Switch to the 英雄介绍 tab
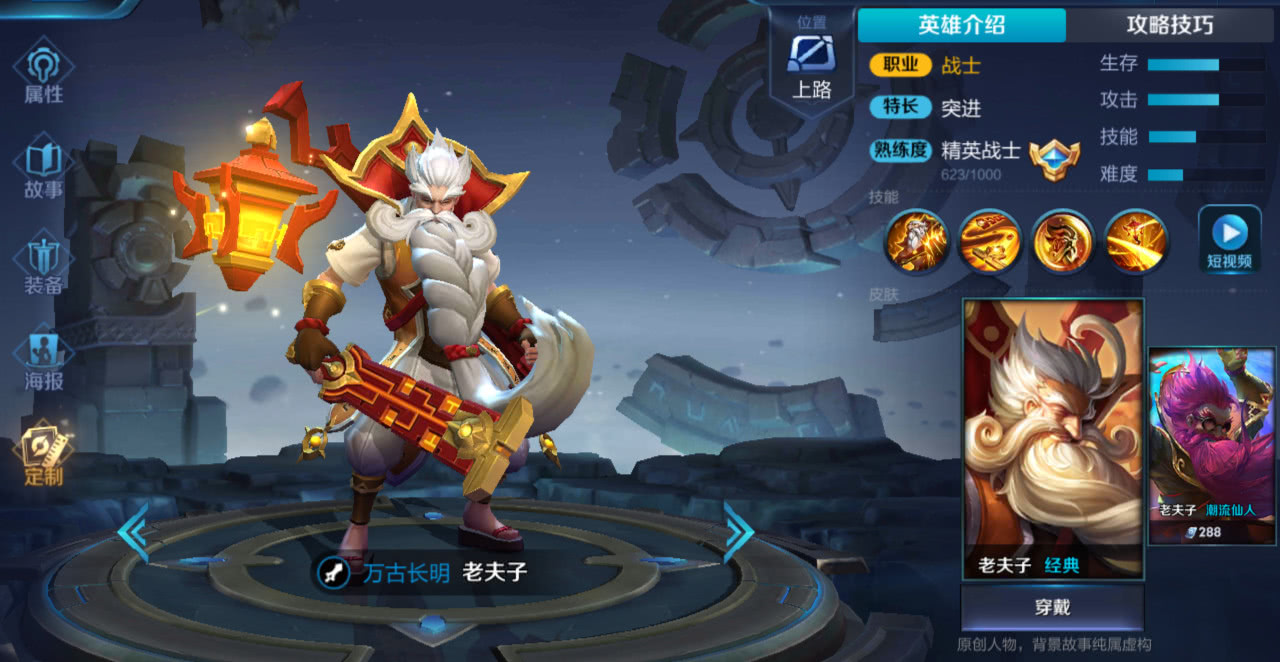 [x=961, y=25]
